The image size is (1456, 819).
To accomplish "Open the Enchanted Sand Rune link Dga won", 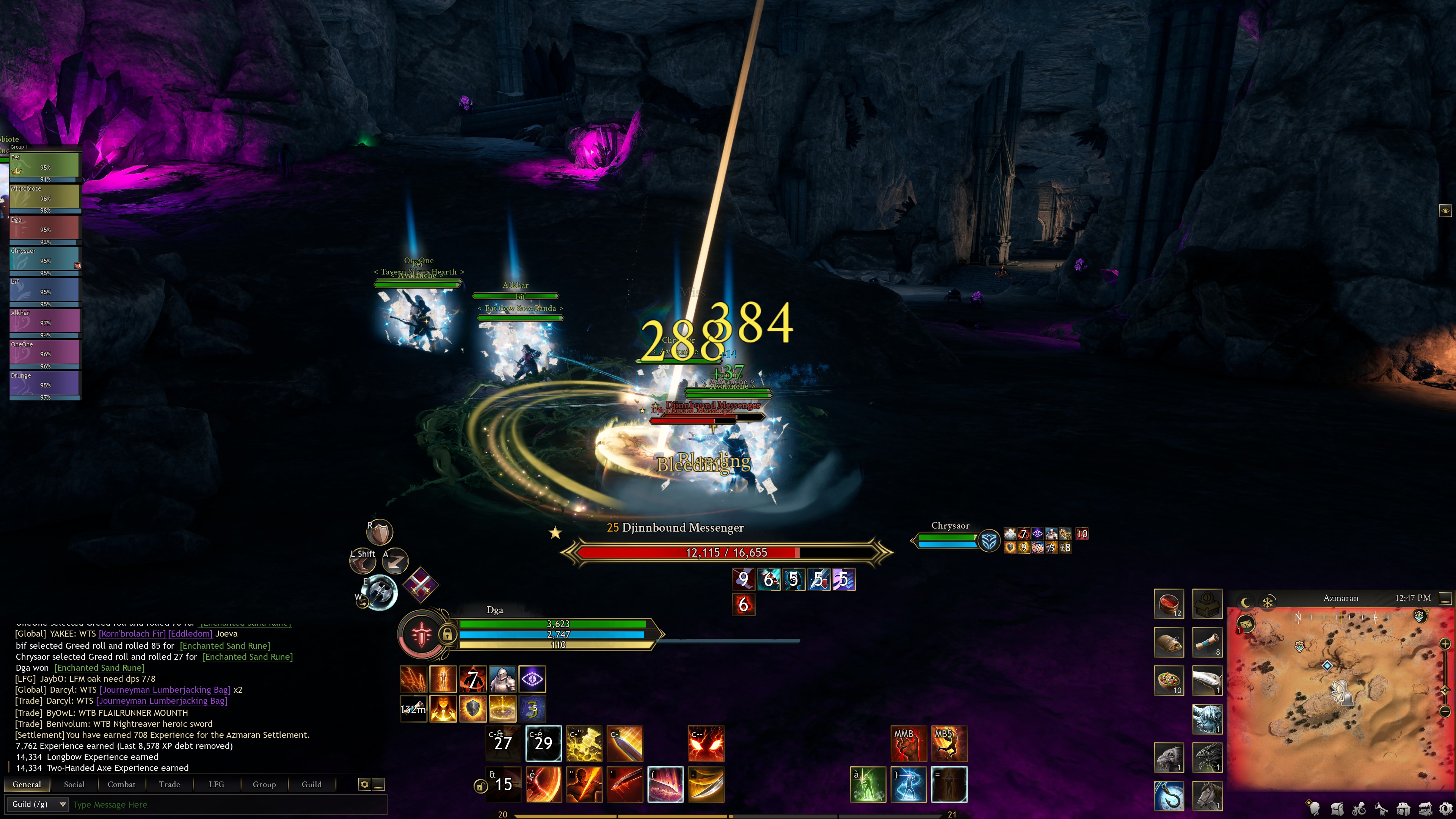I will pyautogui.click(x=99, y=667).
